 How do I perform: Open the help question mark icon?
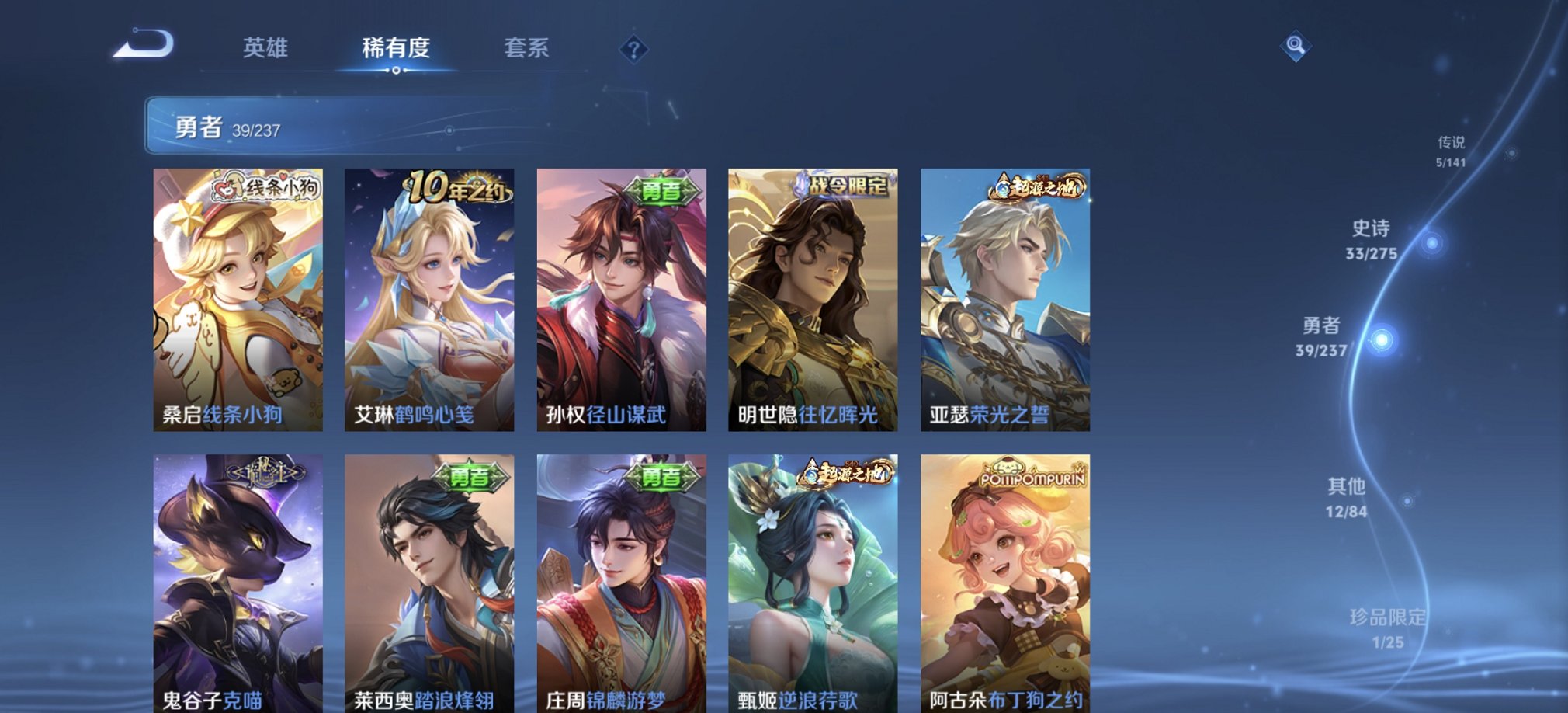pyautogui.click(x=636, y=50)
